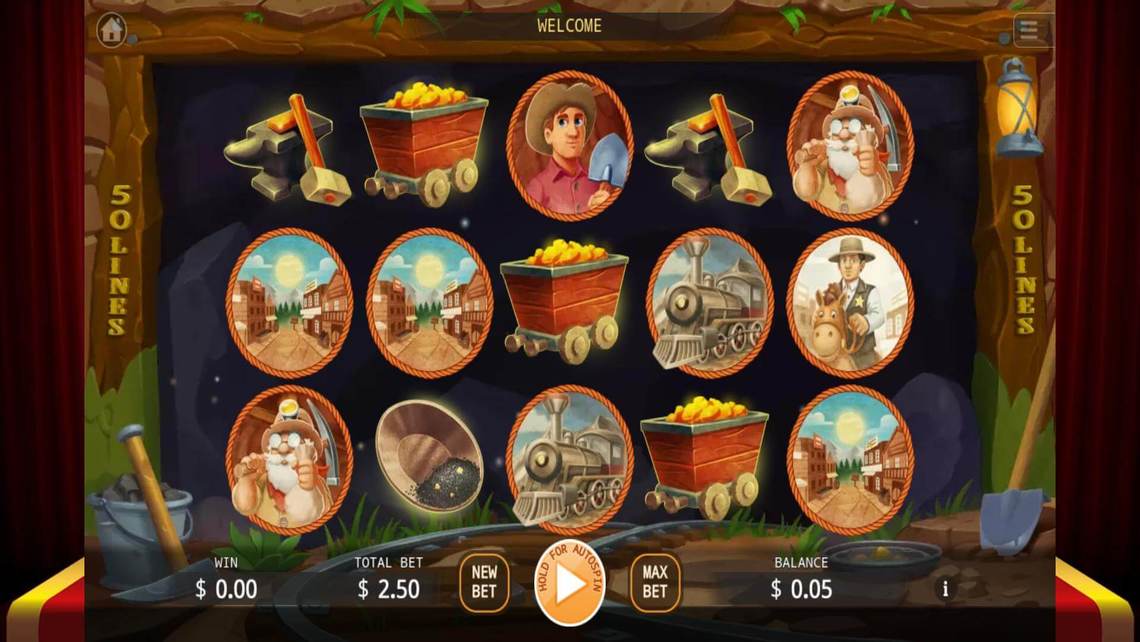1140x642 pixels.
Task: Open the hamburger menu
Action: point(1031,31)
